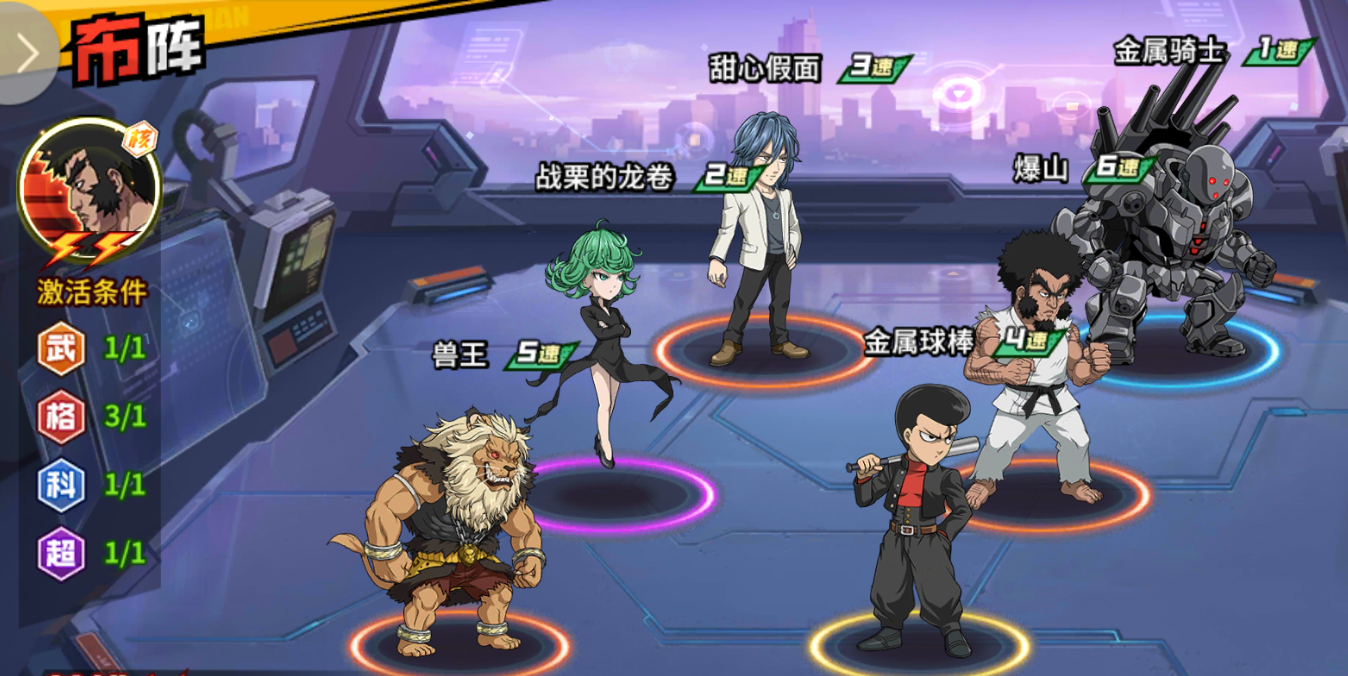Select the 科 activation condition icon
1348x676 pixels.
pos(61,485)
